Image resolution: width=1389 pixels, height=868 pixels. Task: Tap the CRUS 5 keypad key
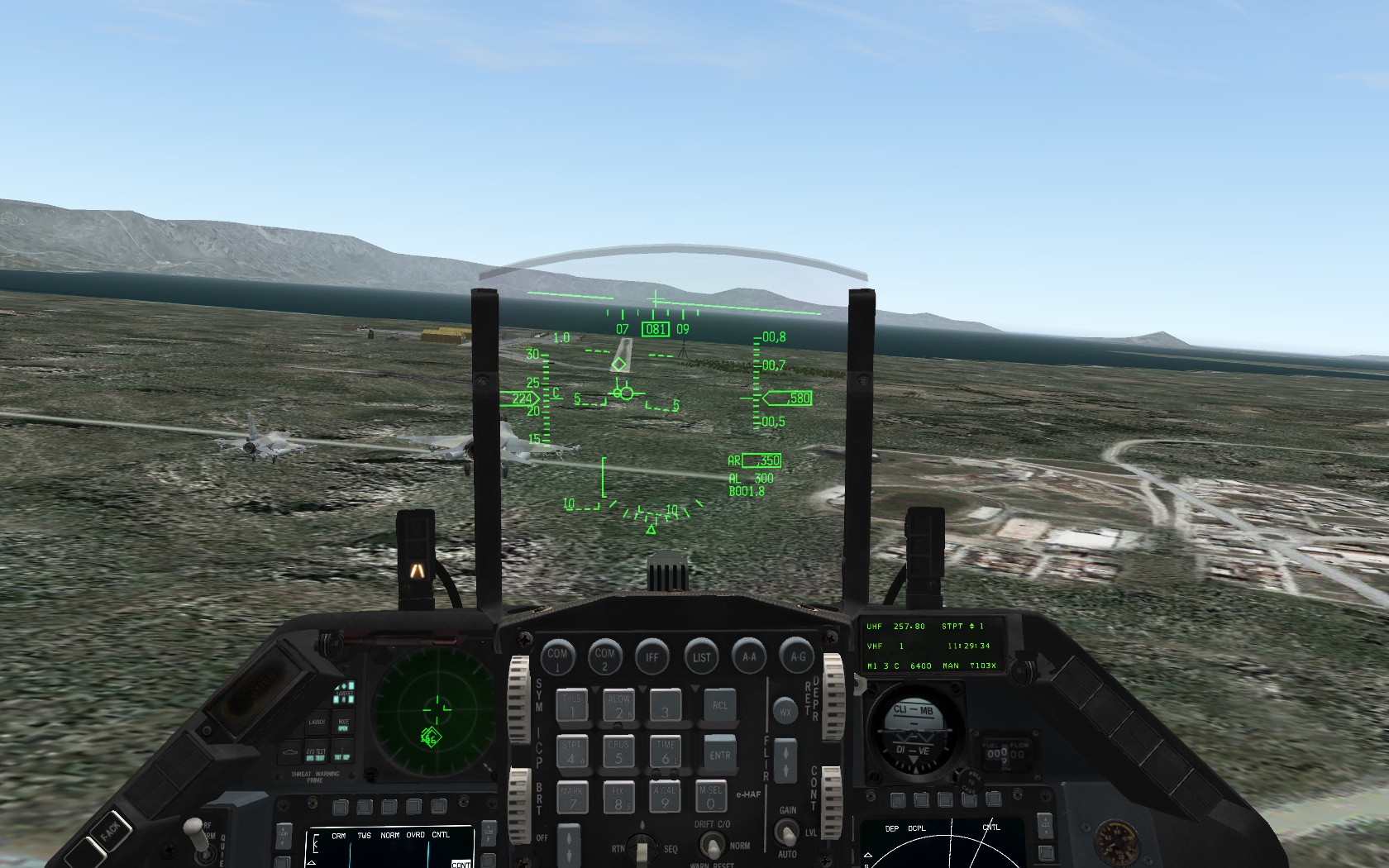(618, 752)
